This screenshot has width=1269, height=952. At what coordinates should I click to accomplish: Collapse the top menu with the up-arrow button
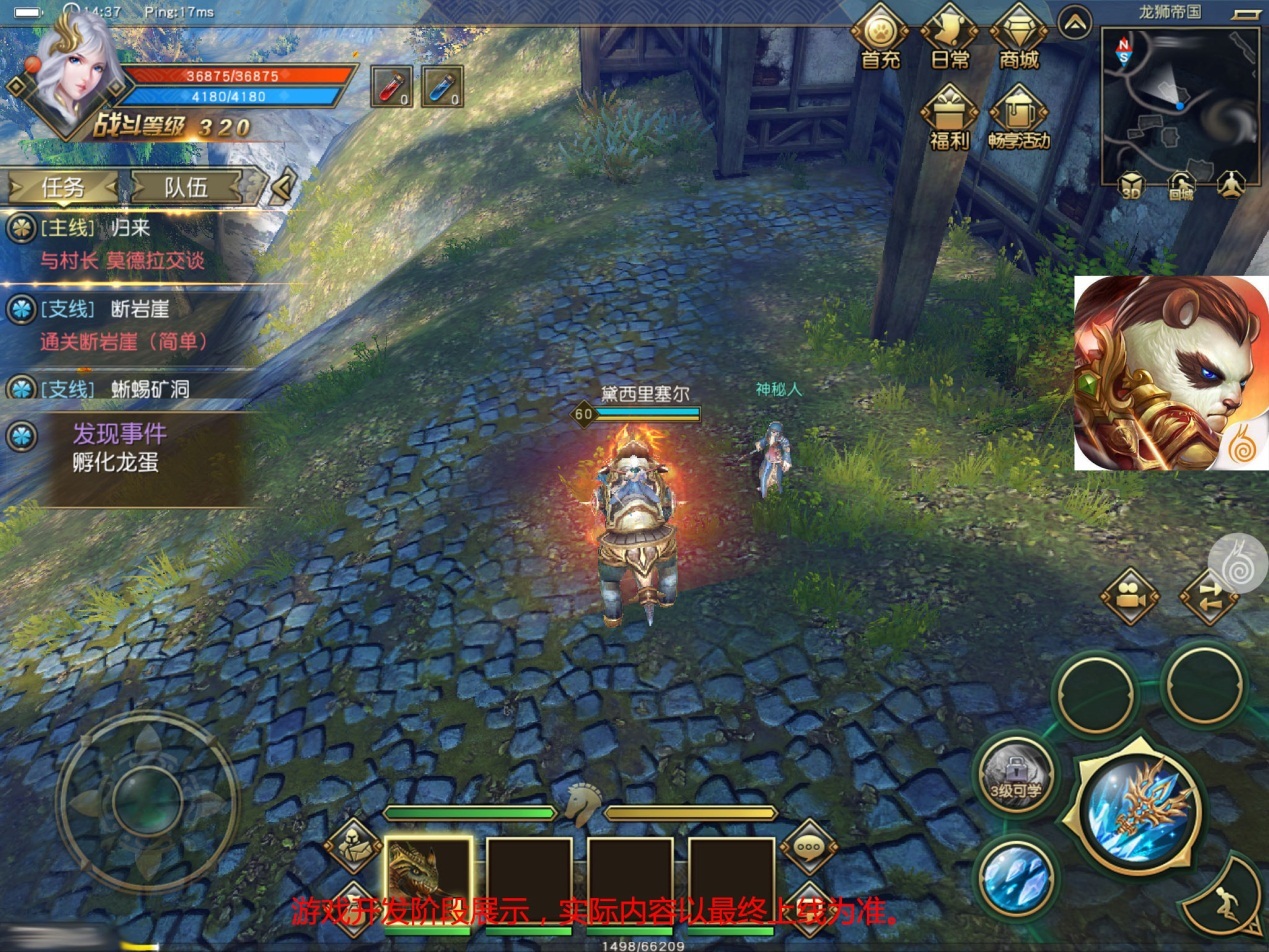[1075, 22]
